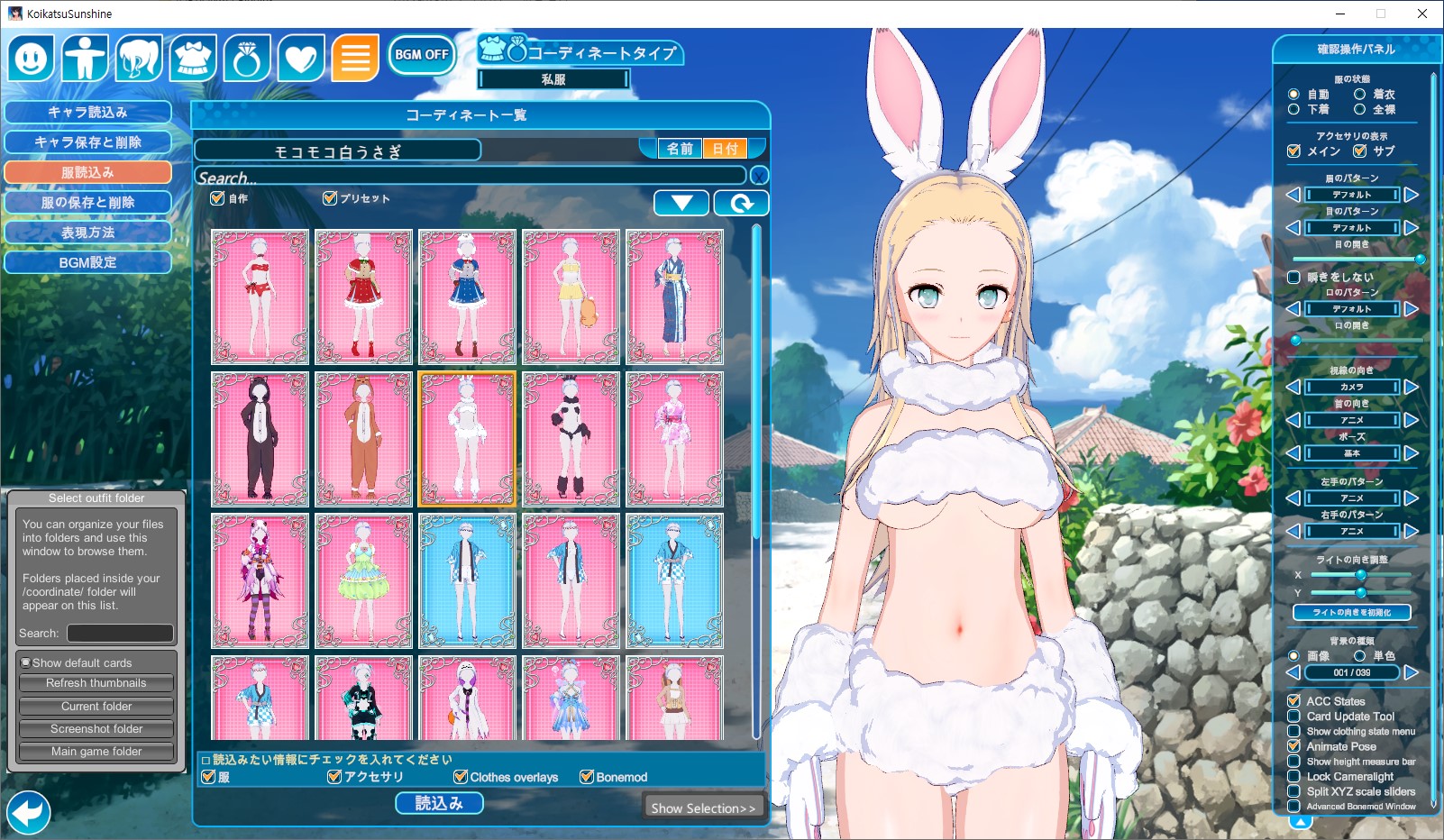Select the 服の保存と削除 menu entry
Screen dimensions: 1444x840
tap(87, 202)
